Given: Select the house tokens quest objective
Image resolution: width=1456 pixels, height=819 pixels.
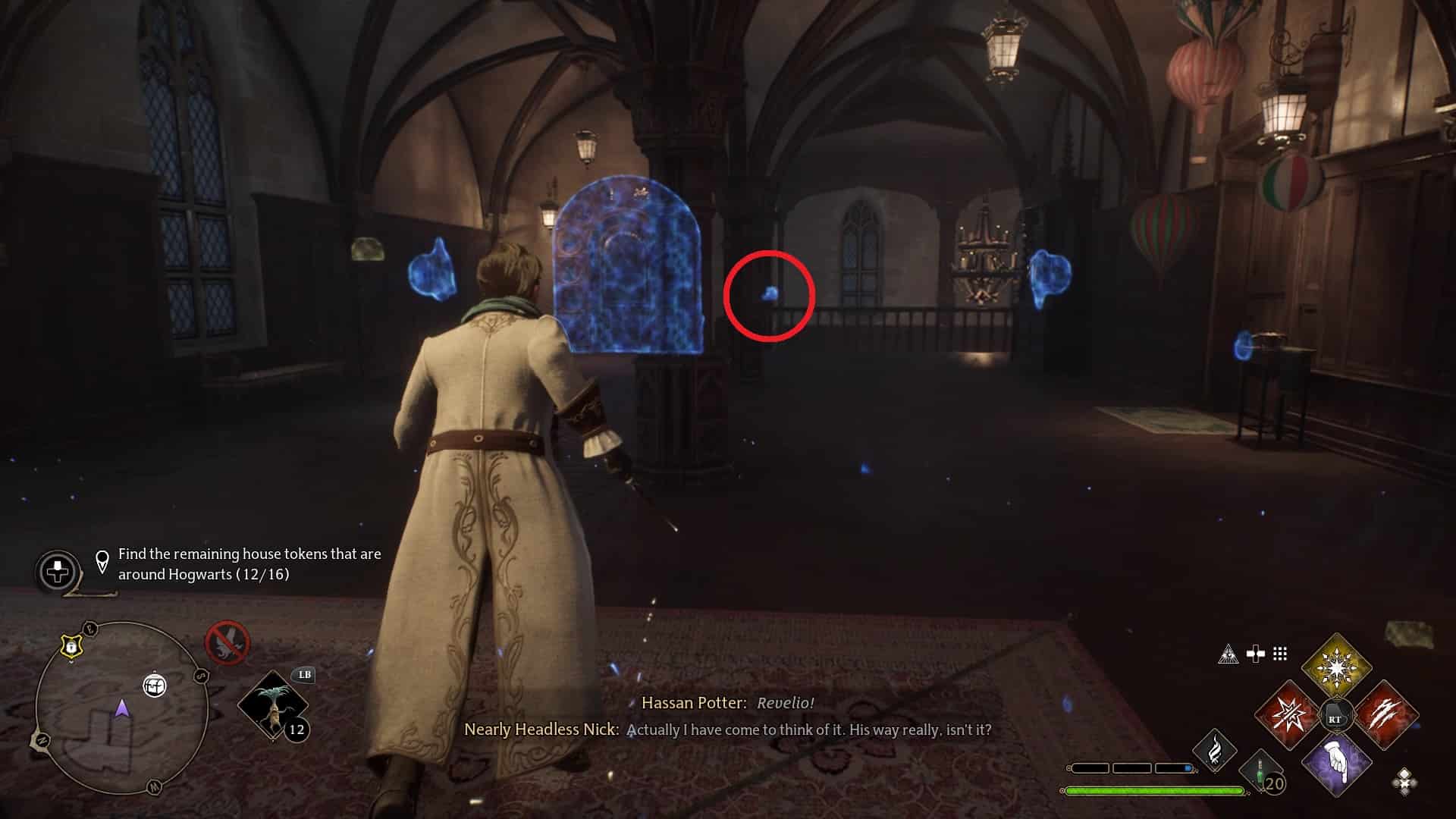Looking at the screenshot, I should 249,564.
